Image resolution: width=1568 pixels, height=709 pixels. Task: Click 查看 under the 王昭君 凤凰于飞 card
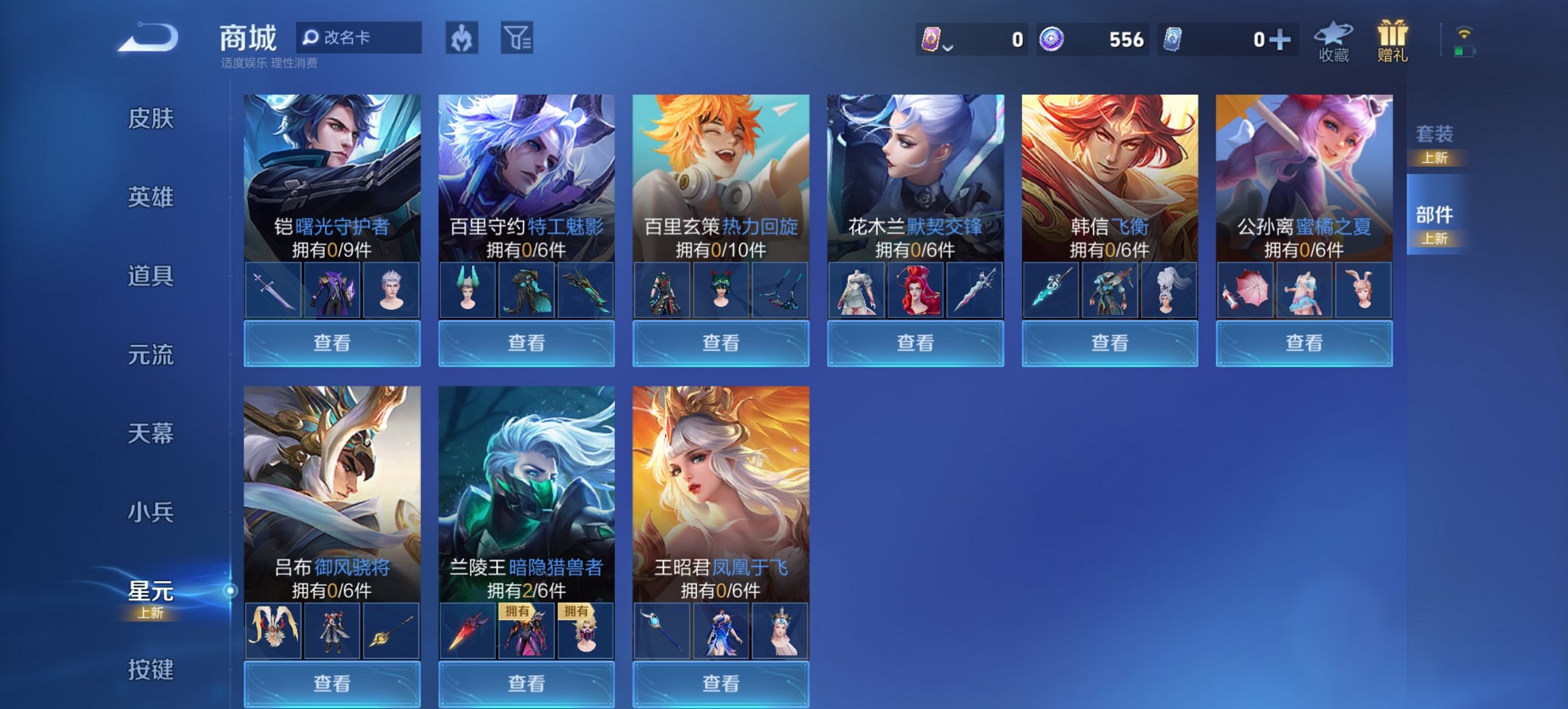pos(721,684)
